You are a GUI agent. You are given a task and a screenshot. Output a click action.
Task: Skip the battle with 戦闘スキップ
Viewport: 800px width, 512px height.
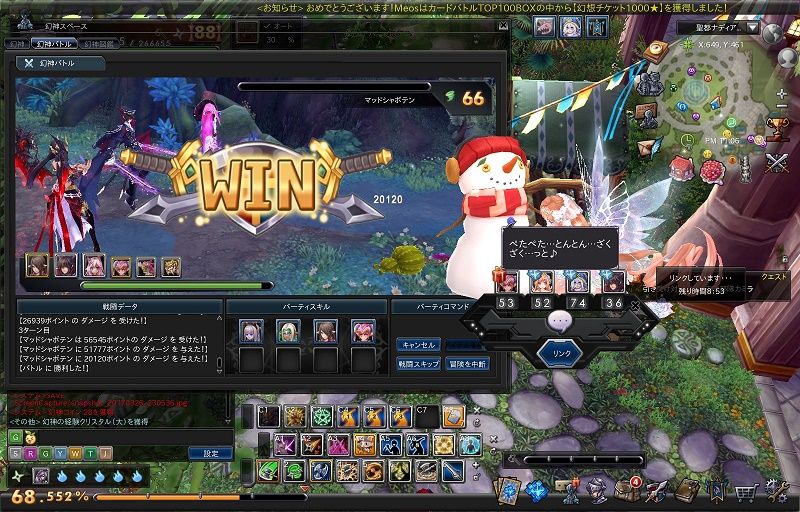418,364
